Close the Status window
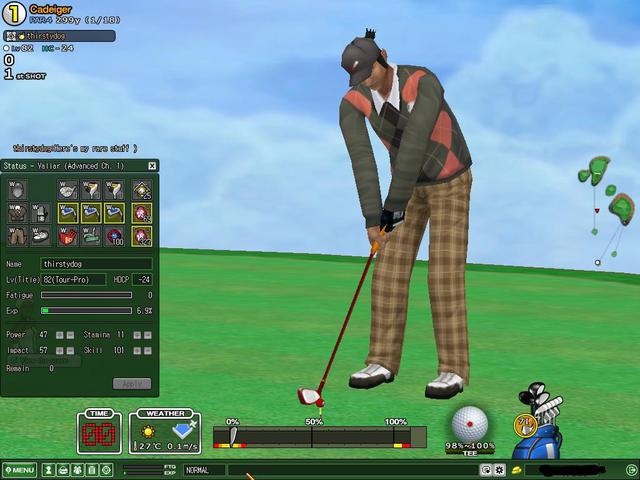 click(152, 166)
